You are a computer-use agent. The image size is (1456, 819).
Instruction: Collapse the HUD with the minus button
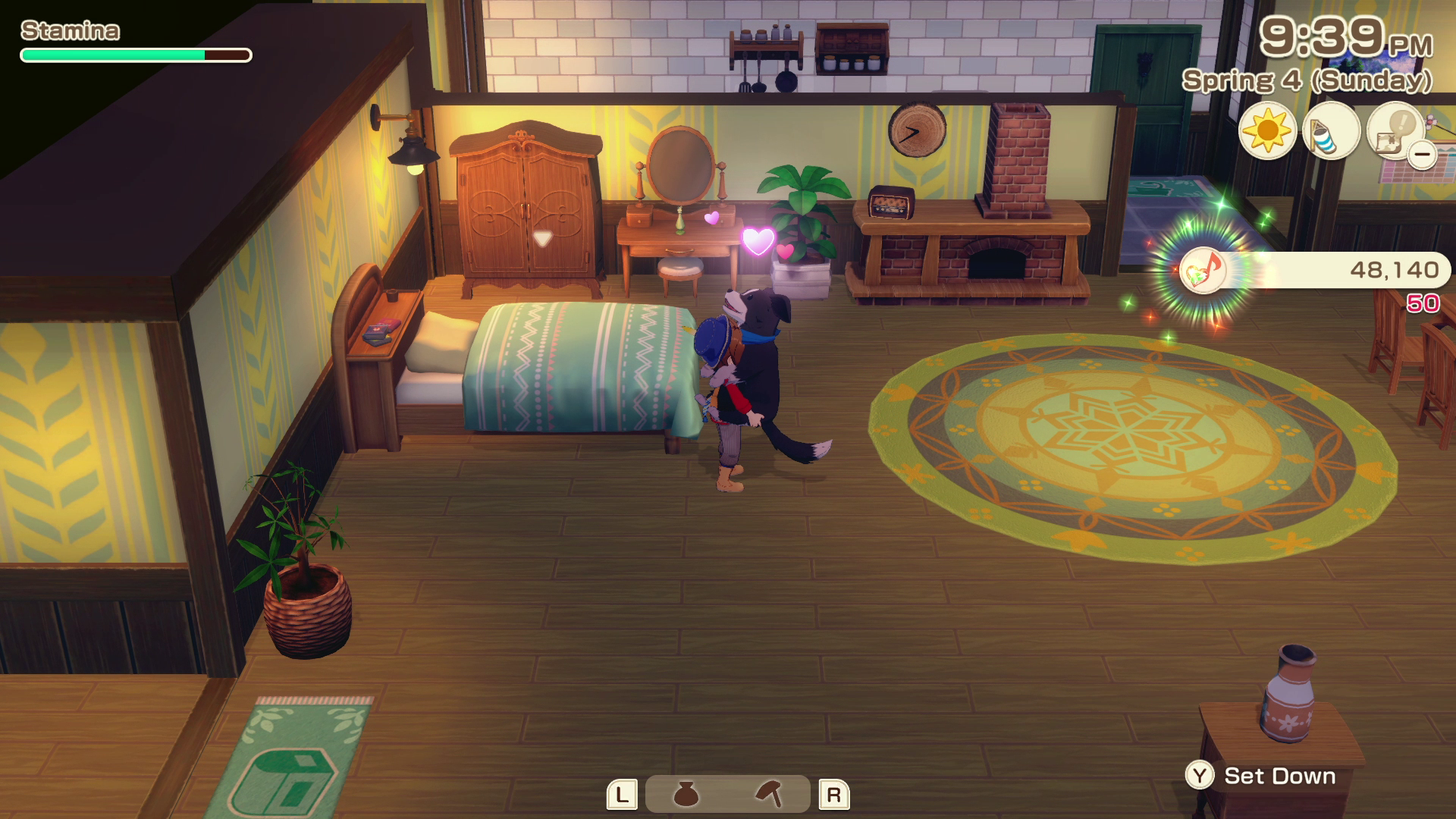point(1423,155)
